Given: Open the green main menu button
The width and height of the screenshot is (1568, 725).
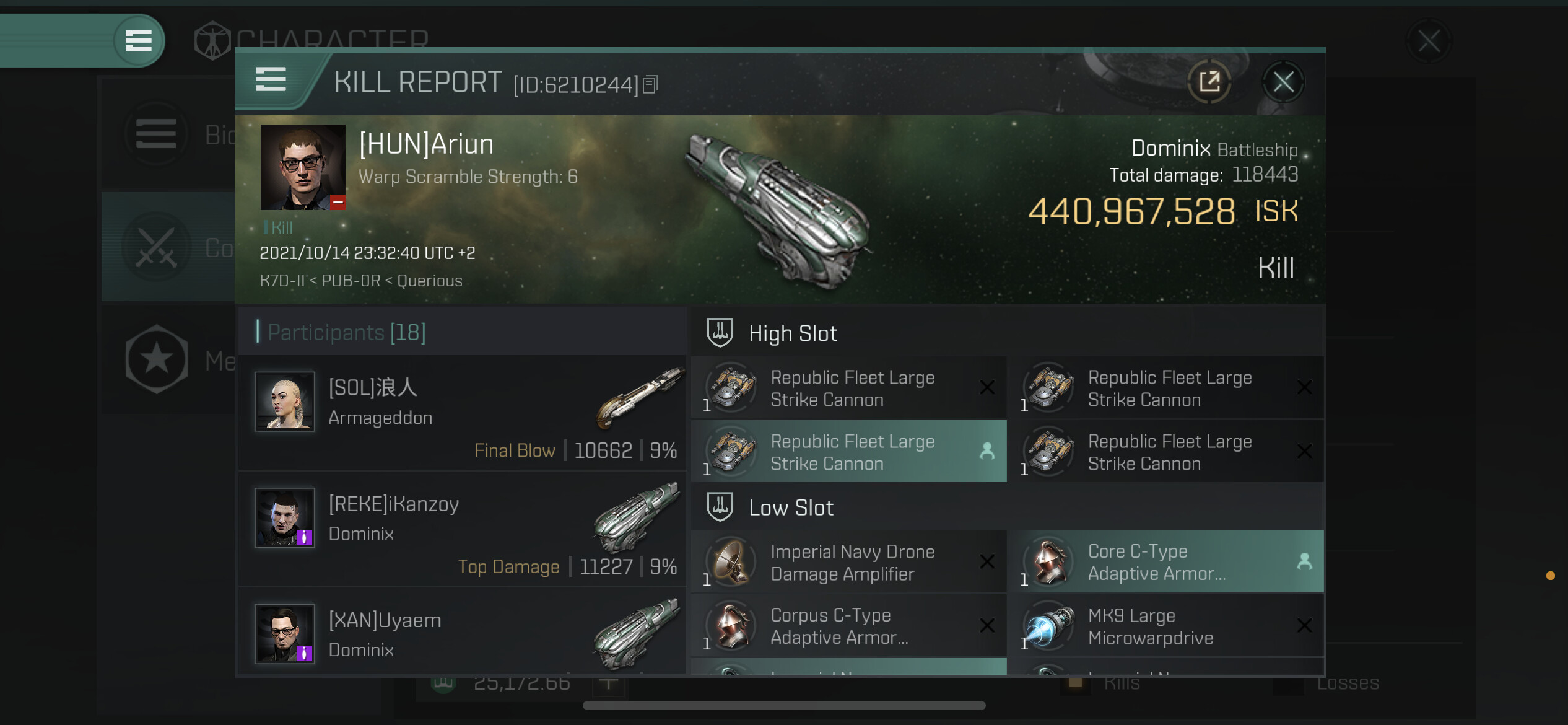Looking at the screenshot, I should [x=138, y=41].
